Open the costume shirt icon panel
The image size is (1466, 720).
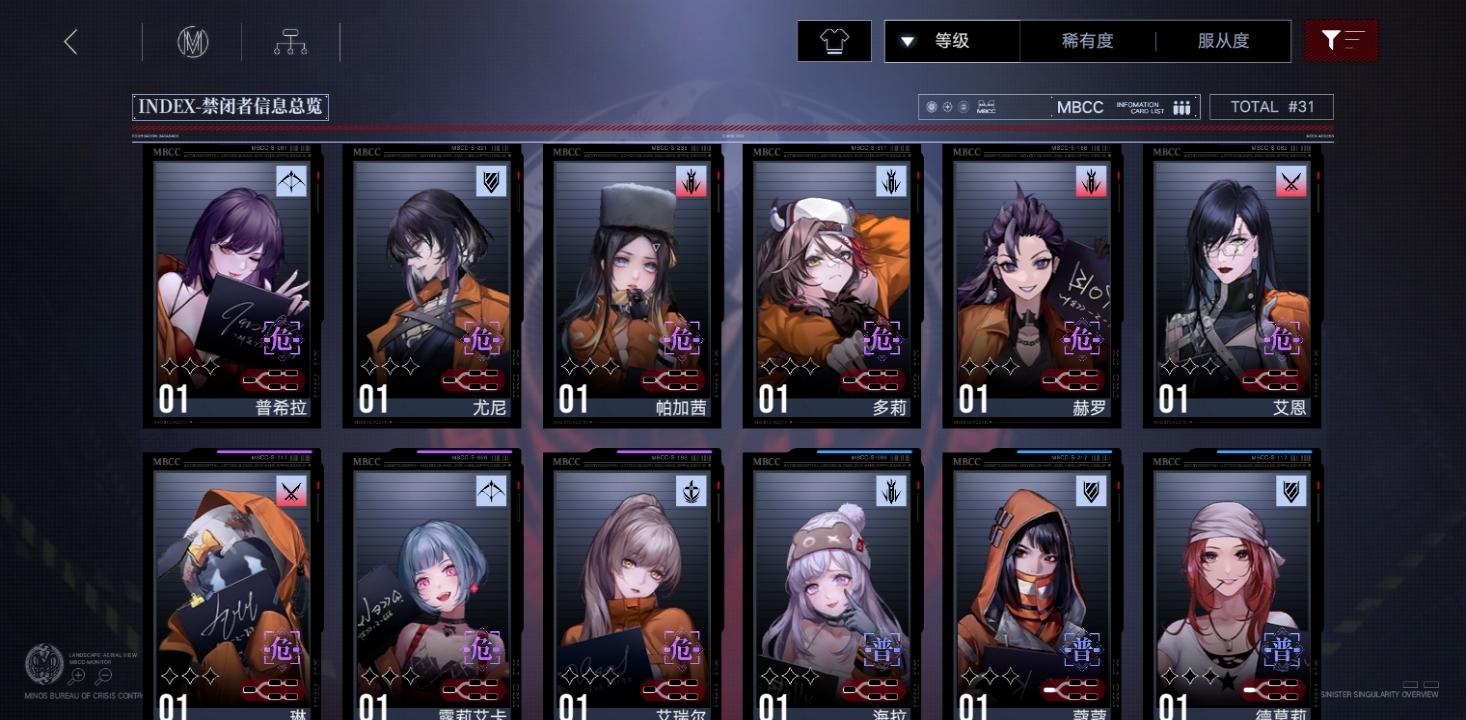click(833, 41)
